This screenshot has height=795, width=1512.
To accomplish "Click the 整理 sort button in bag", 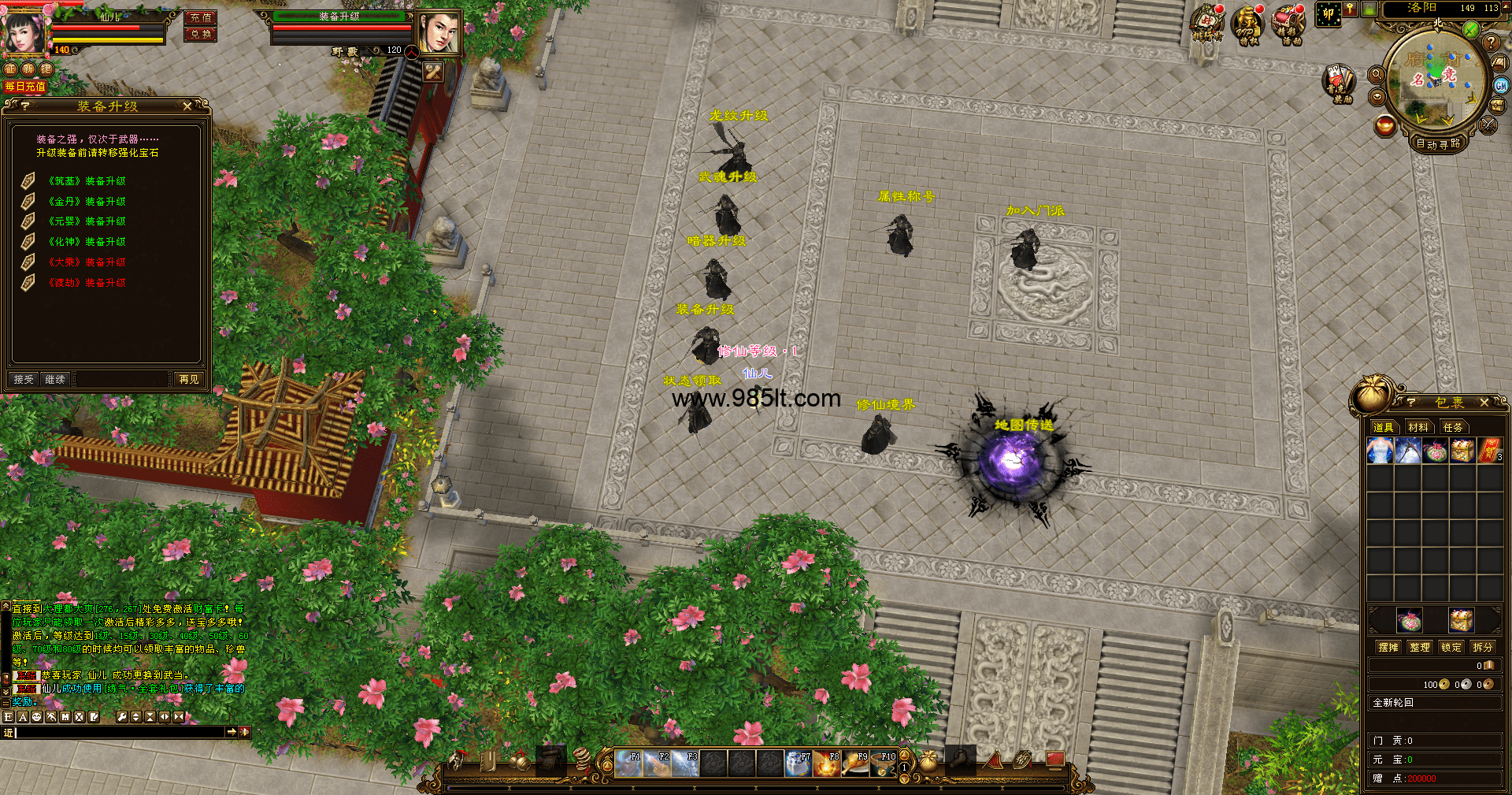I will pyautogui.click(x=1420, y=647).
